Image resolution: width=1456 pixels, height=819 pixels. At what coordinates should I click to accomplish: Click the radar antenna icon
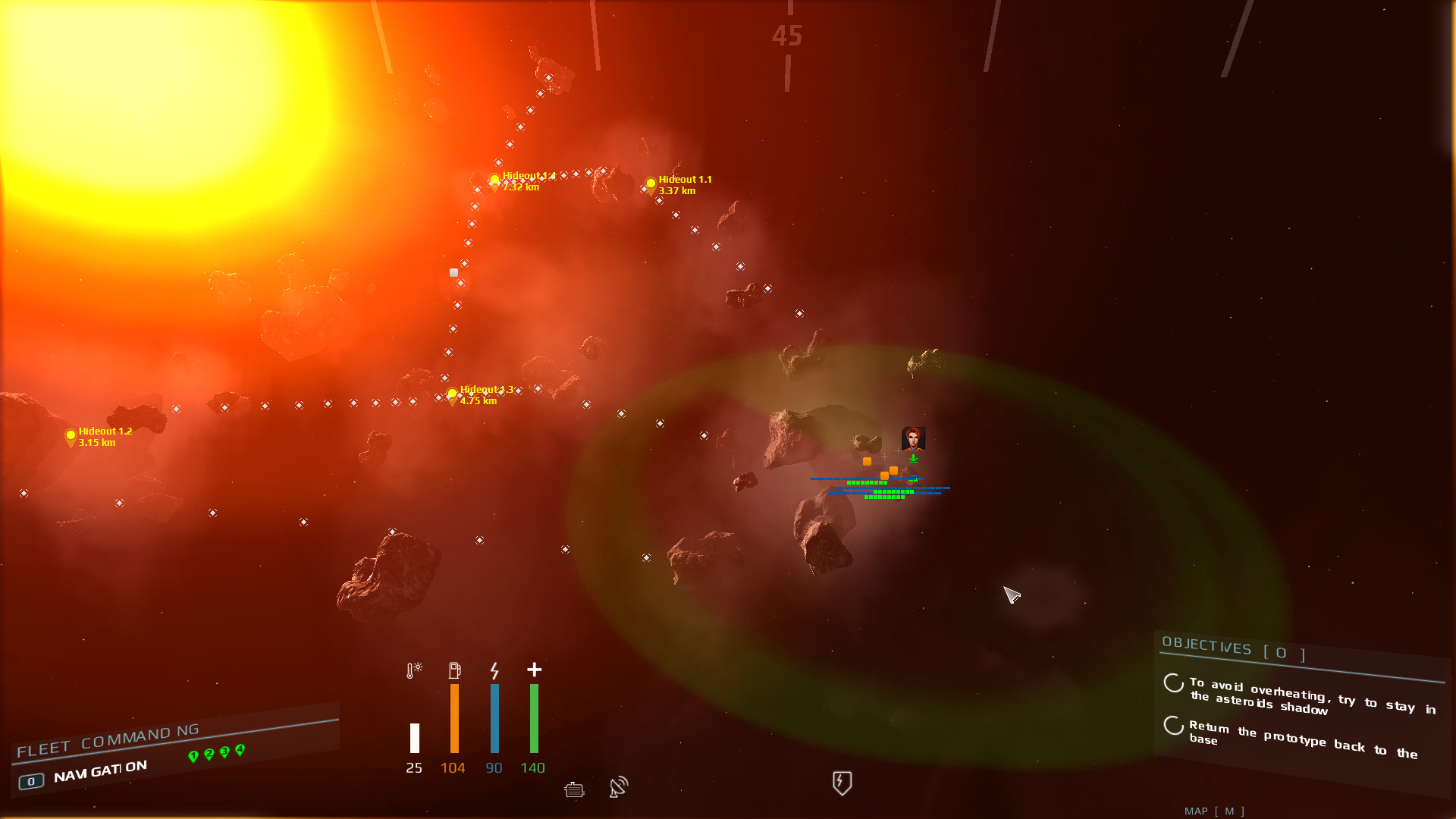coord(617,787)
